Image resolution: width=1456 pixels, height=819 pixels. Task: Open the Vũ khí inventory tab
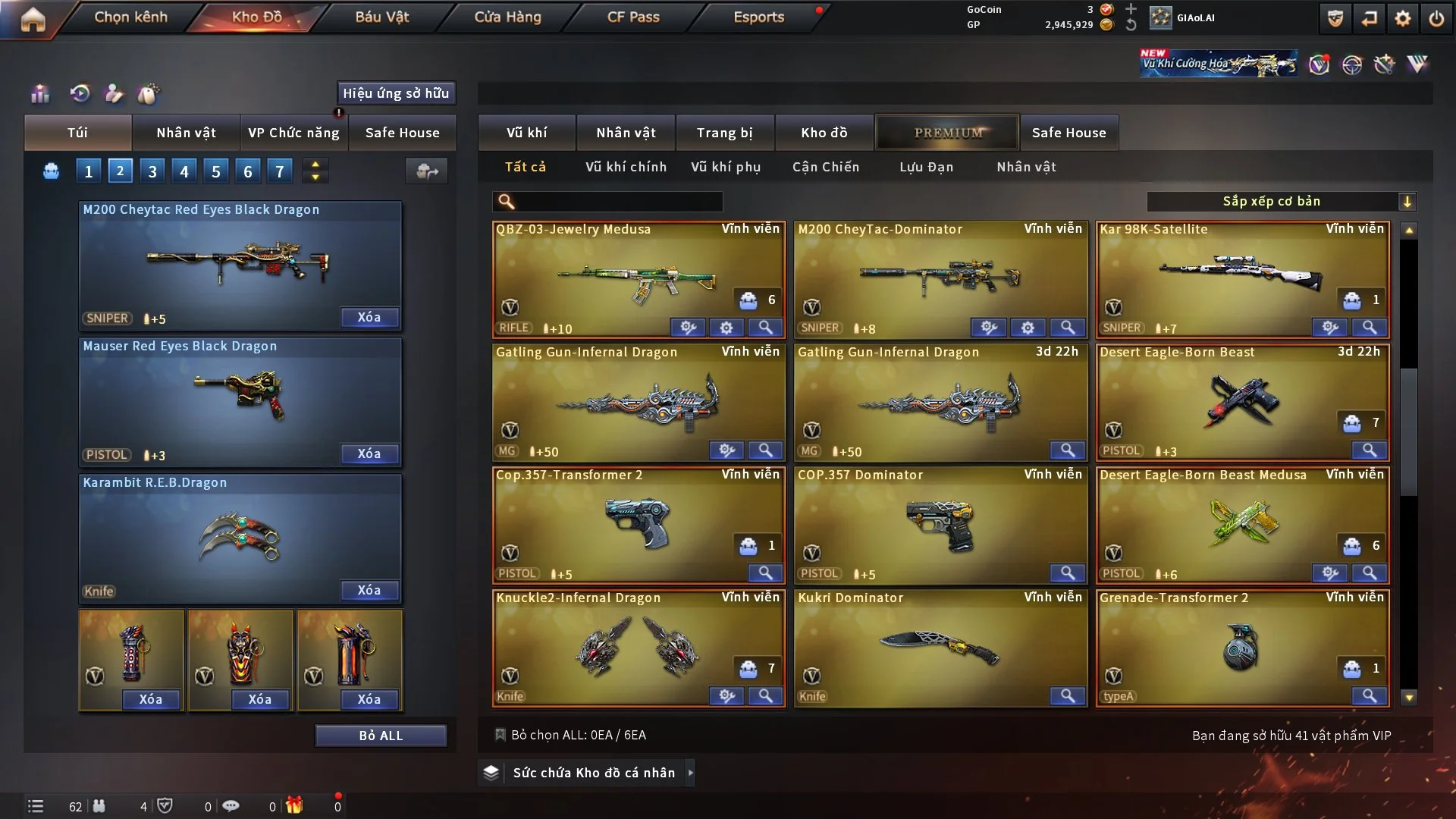click(526, 133)
